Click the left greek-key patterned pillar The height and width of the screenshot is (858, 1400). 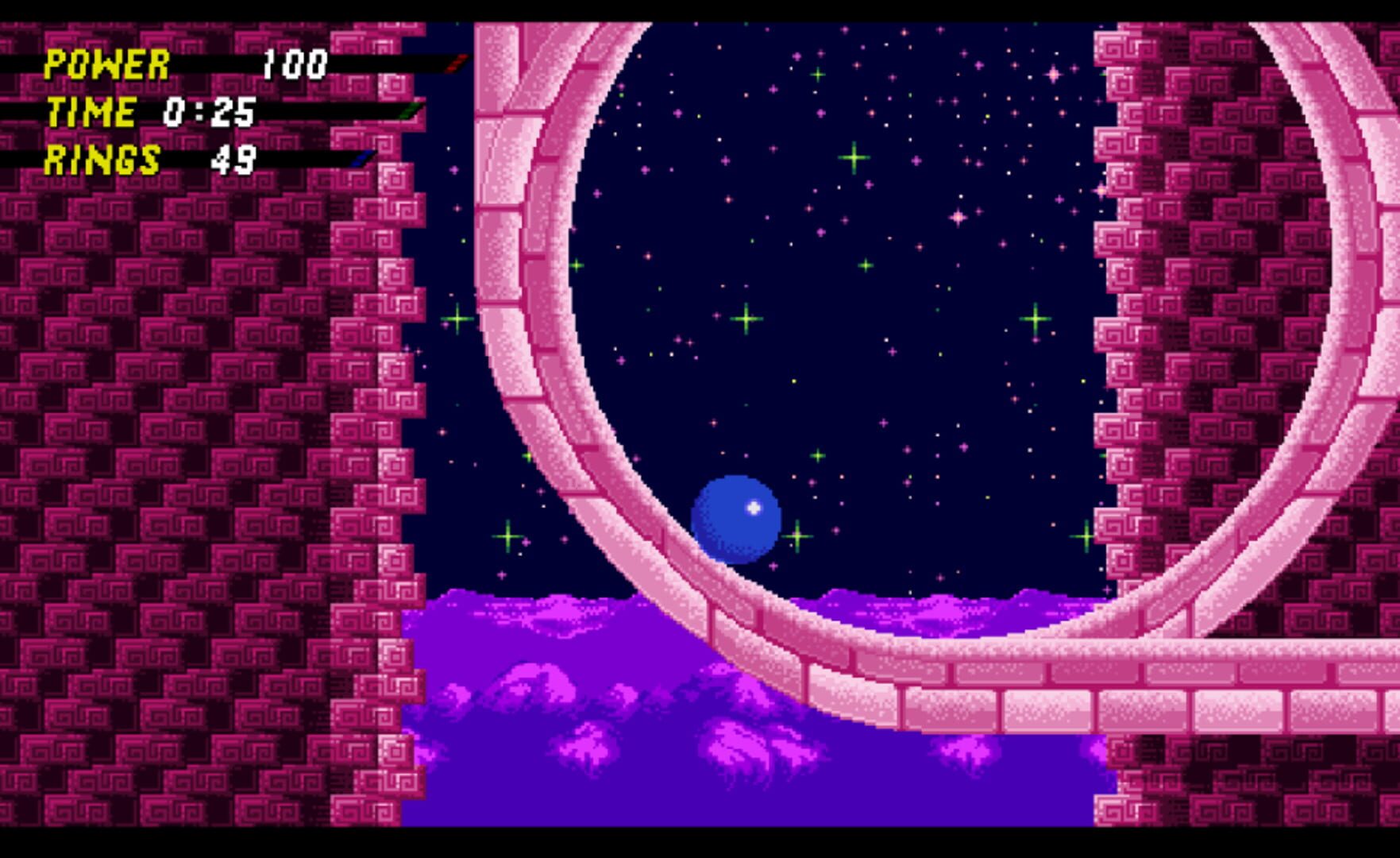coord(159,397)
